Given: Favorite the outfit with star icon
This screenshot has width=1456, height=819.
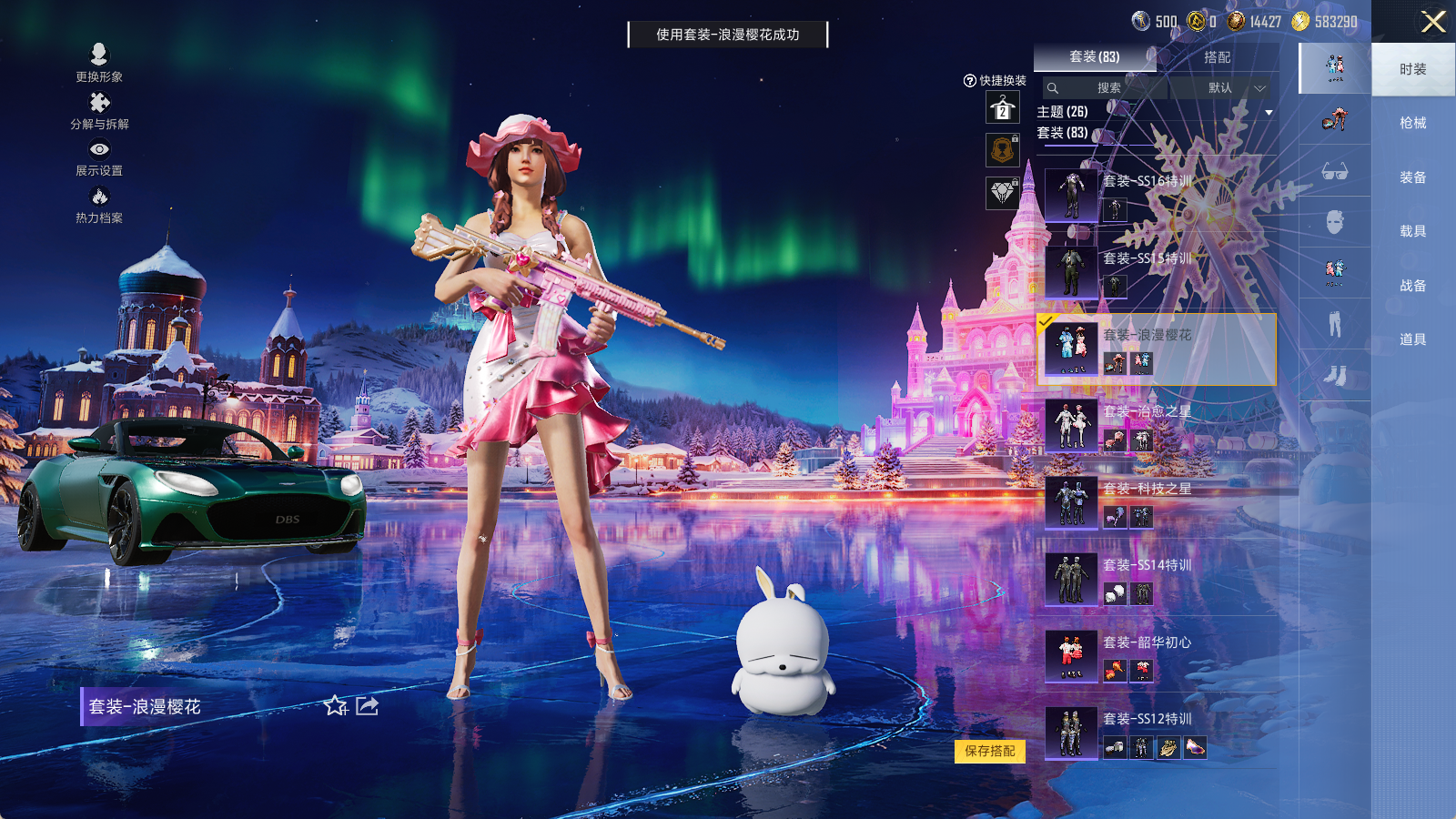Looking at the screenshot, I should click(335, 706).
